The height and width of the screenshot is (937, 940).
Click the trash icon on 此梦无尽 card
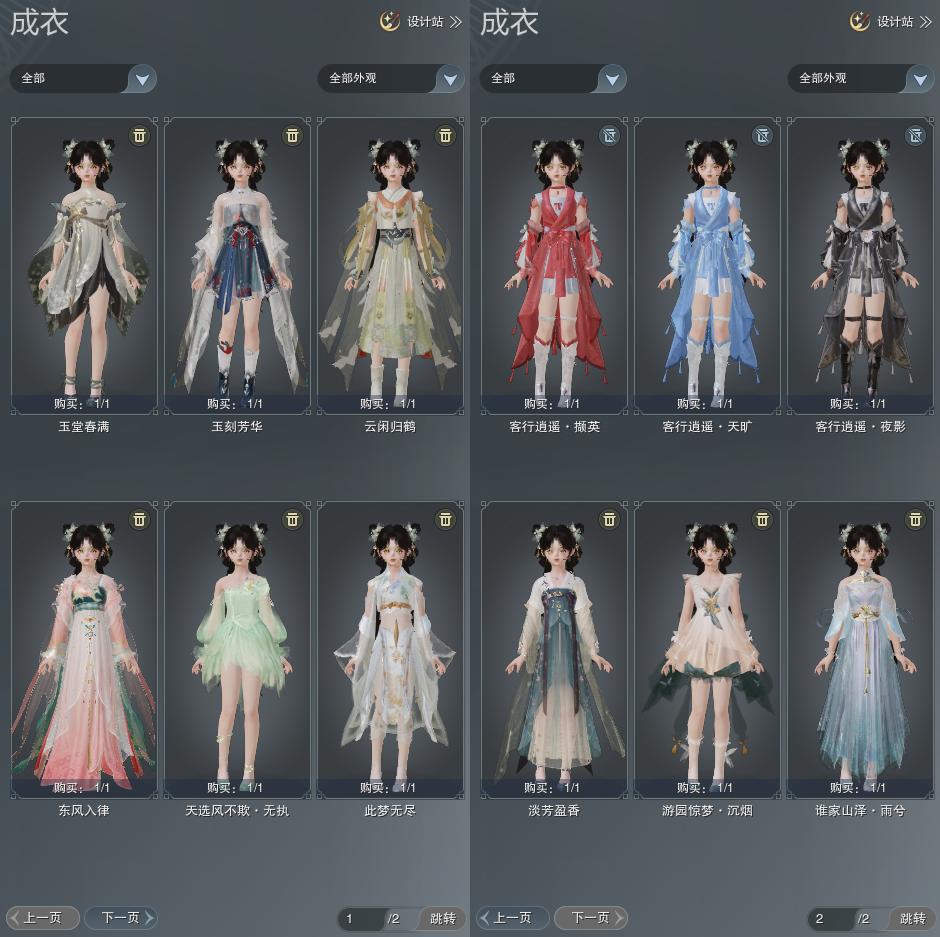coord(446,519)
